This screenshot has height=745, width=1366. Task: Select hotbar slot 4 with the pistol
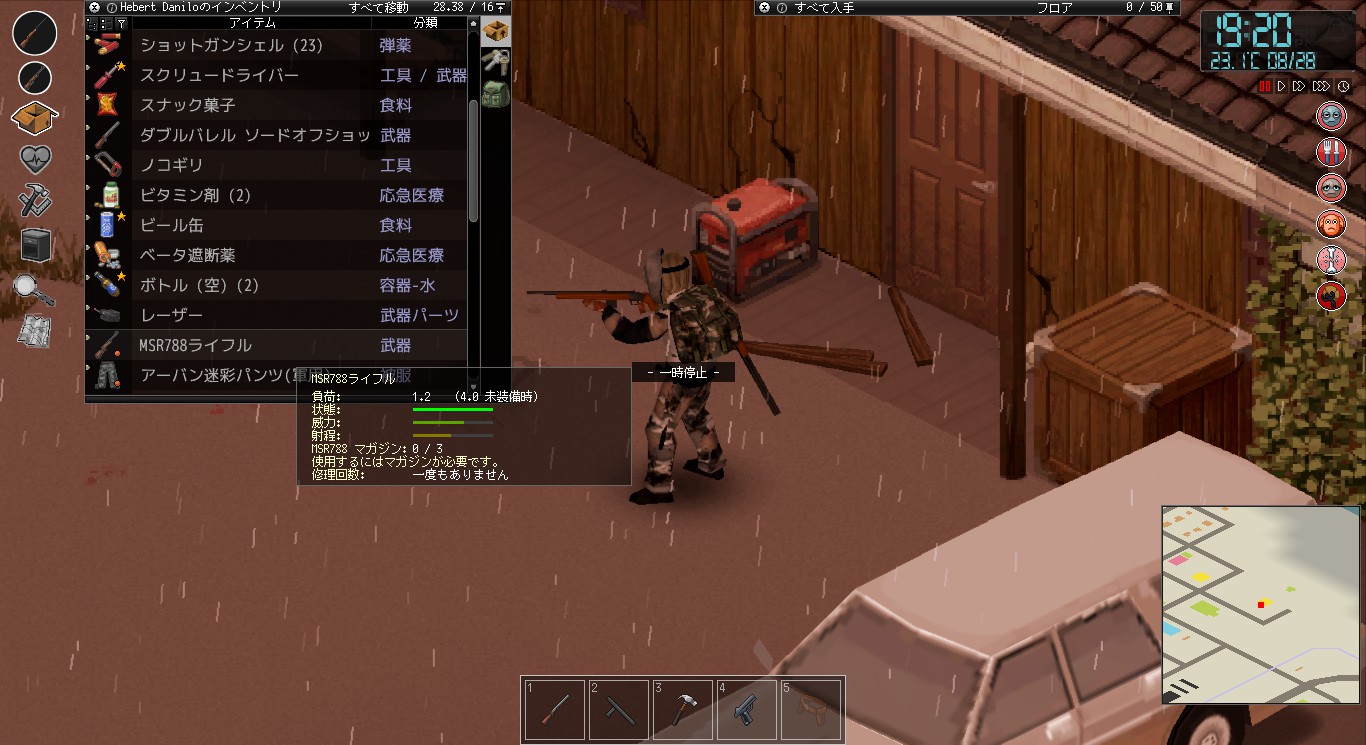coord(747,708)
